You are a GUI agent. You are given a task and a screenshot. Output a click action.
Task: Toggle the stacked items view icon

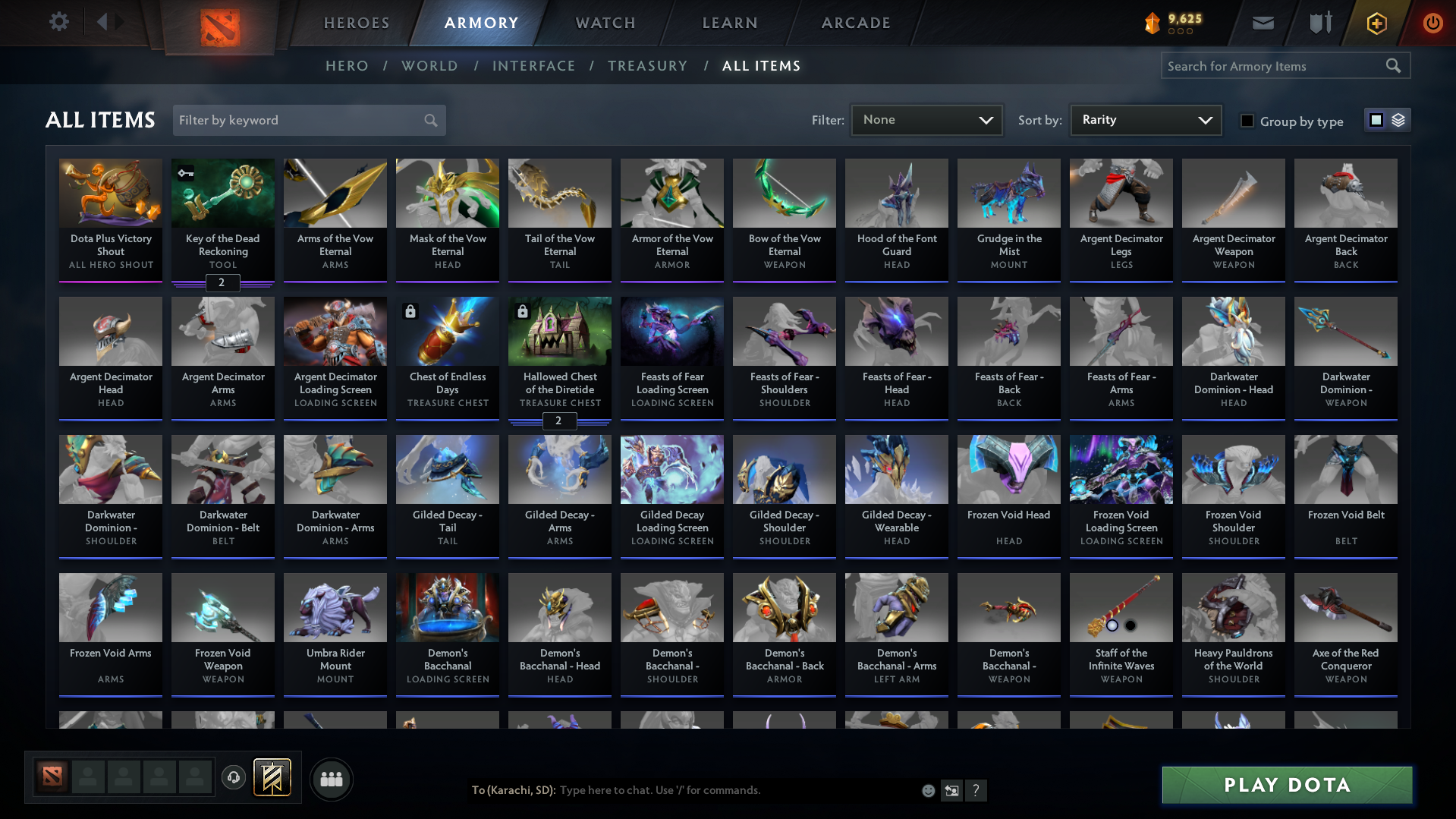click(1398, 119)
